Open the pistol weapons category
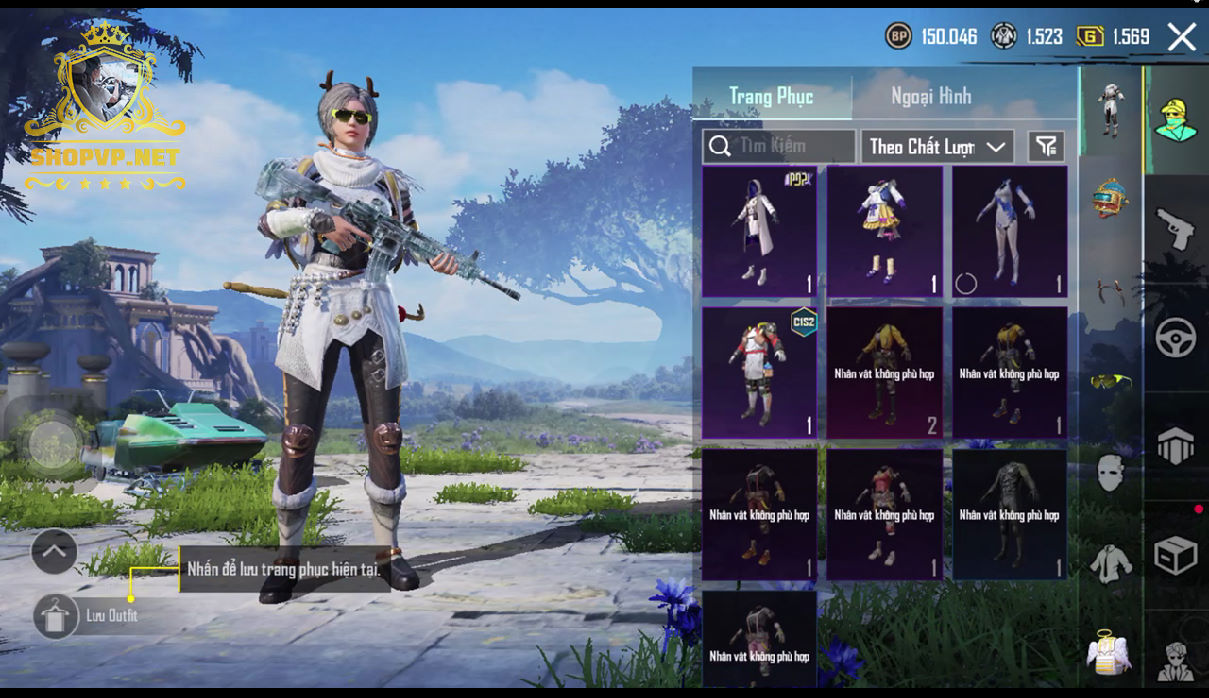The image size is (1209, 698). click(1175, 229)
